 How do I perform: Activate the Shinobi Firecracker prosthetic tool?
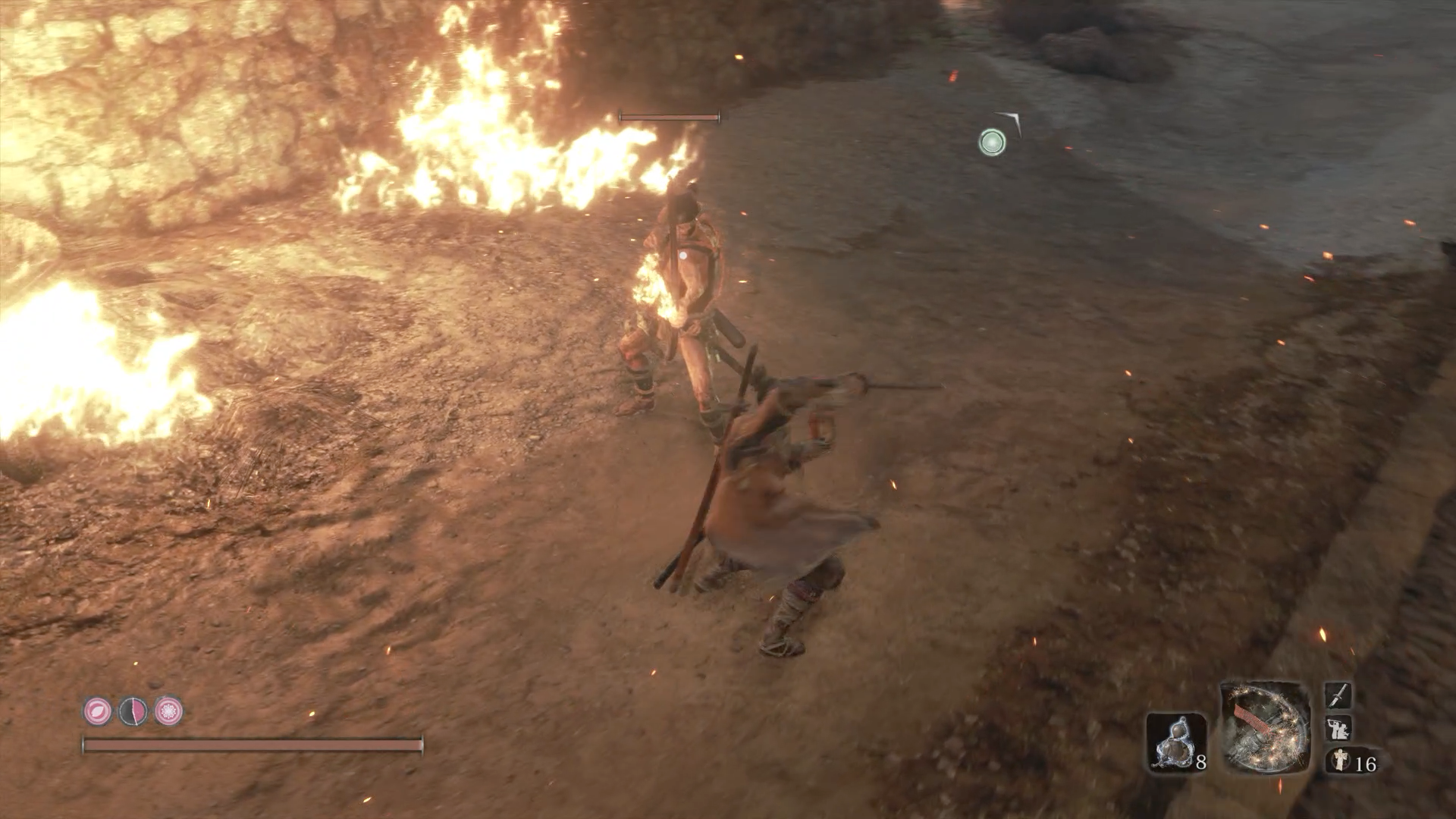(1264, 728)
